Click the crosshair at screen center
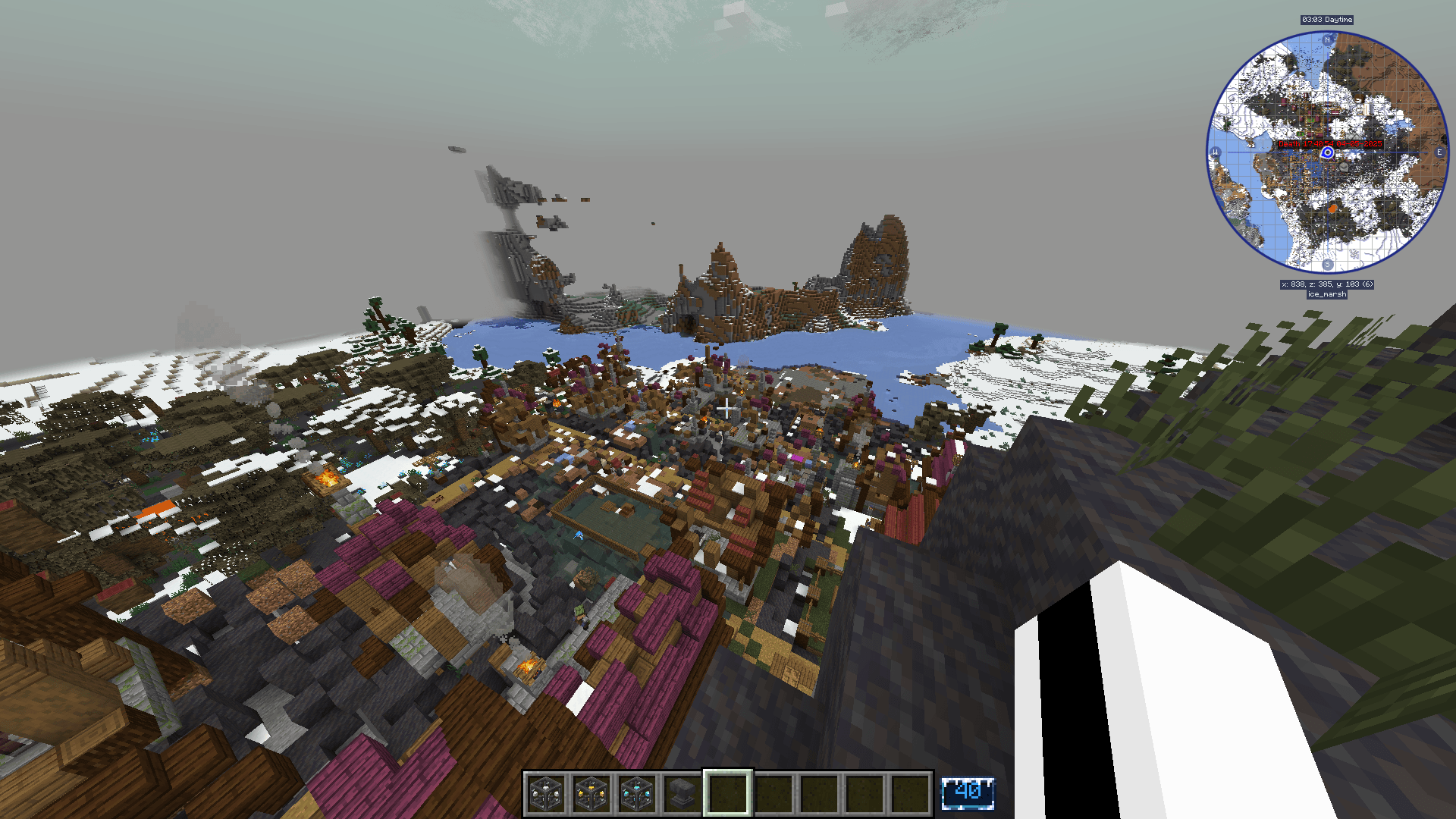This screenshot has width=1456, height=819. tap(728, 409)
